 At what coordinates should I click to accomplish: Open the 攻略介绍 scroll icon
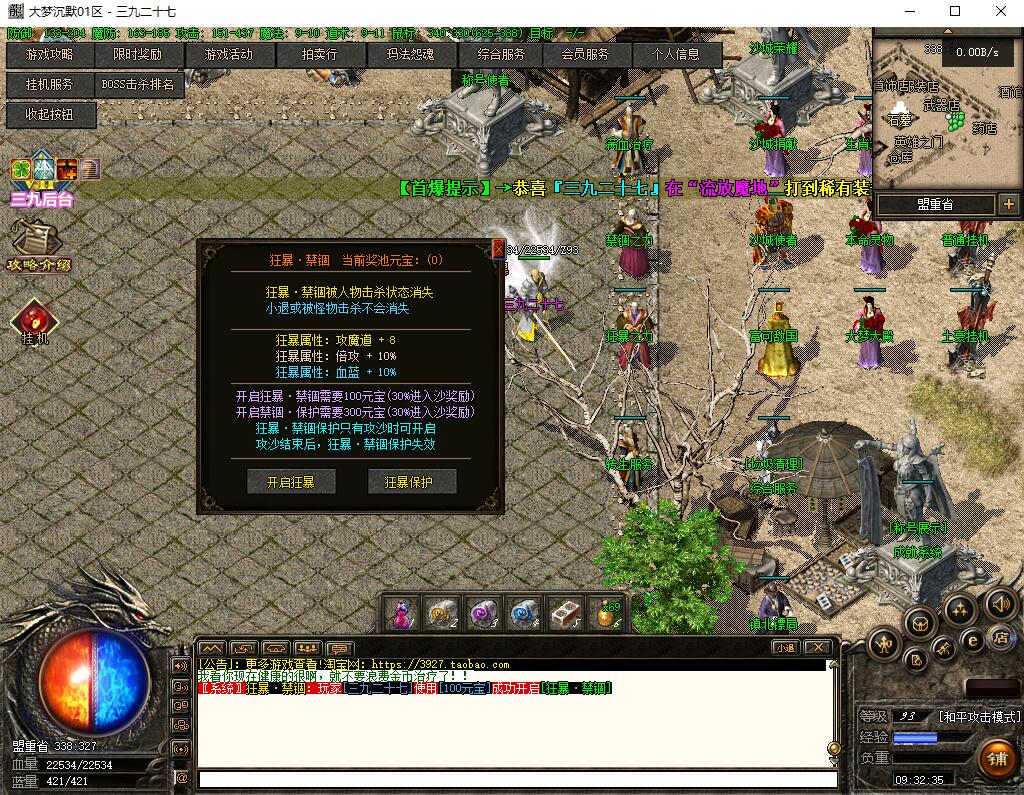coord(38,245)
